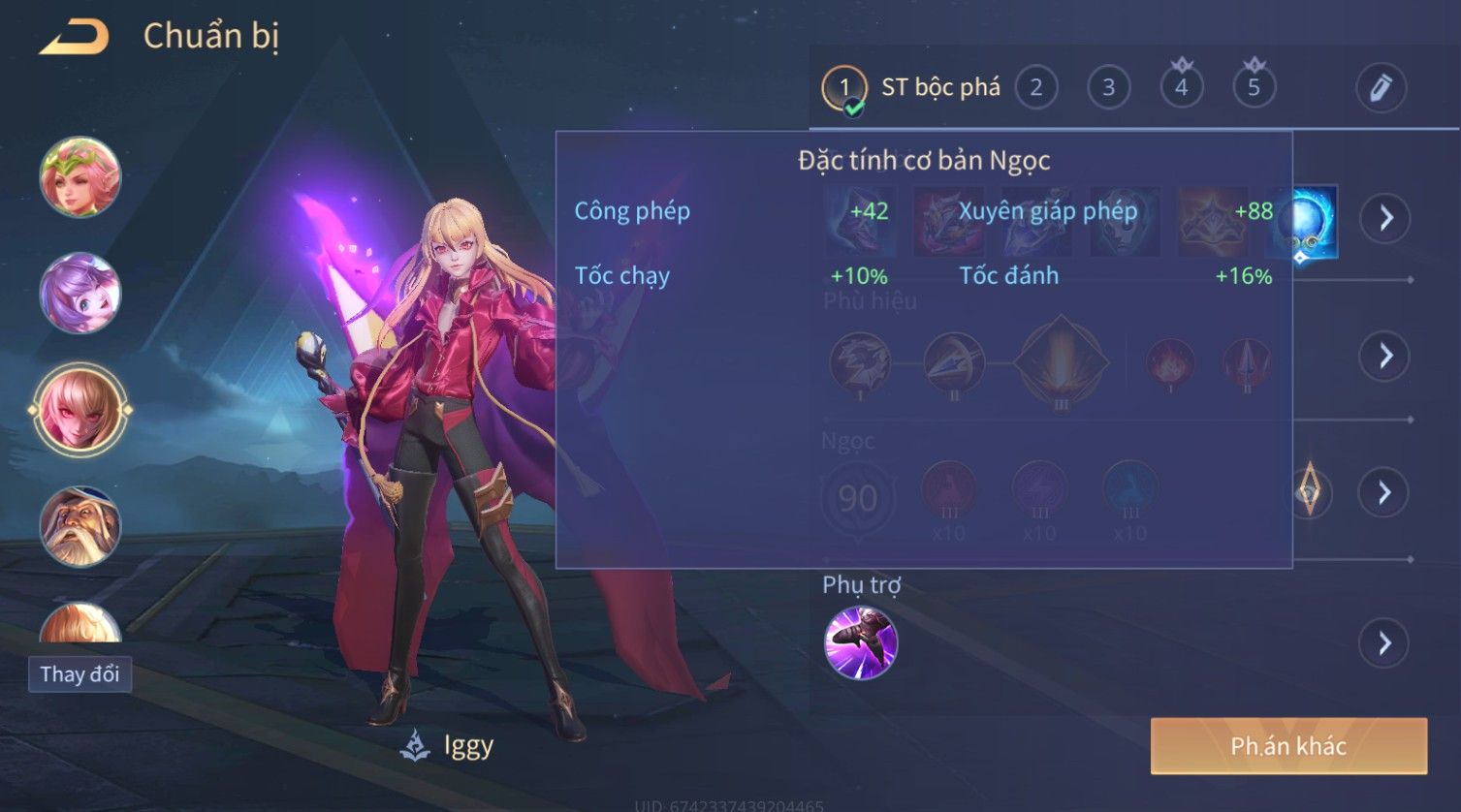The image size is (1461, 812).
Task: Tap the diamond icon beside Ngọc row
Action: 1309,492
